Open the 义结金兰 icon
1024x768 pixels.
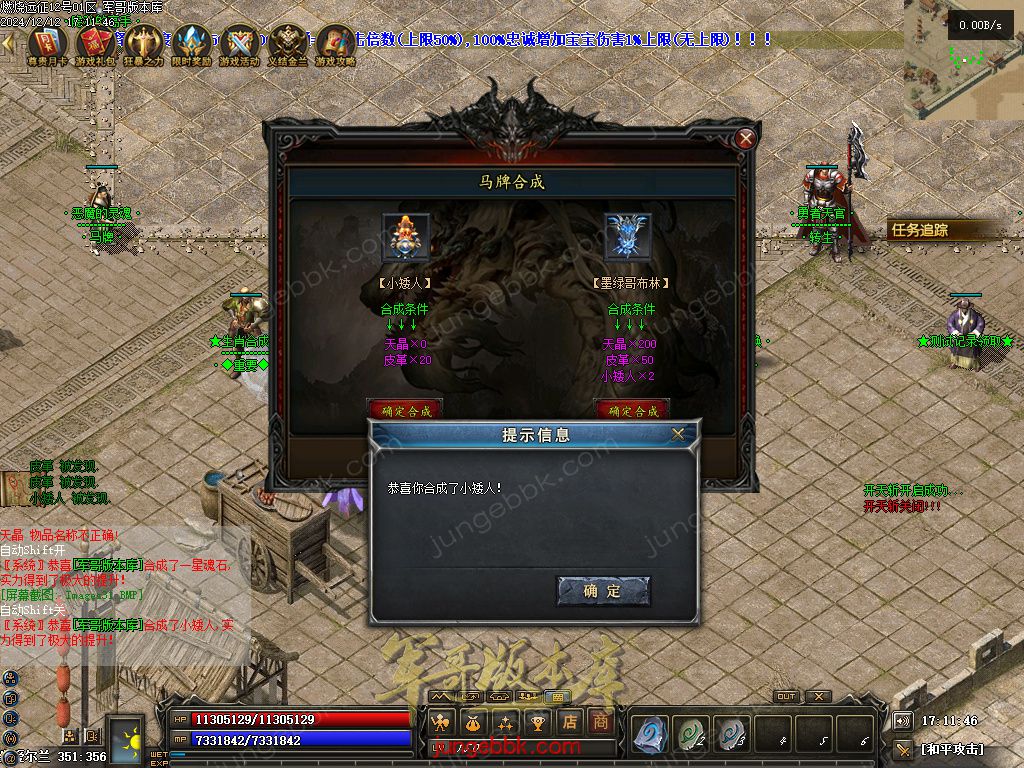tap(287, 44)
